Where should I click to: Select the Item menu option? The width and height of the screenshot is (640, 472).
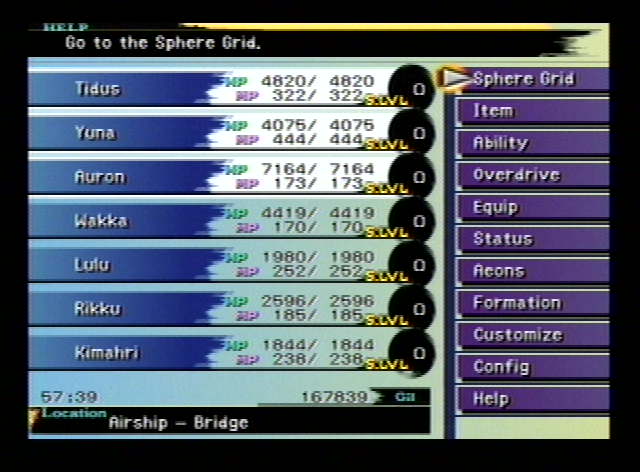530,111
